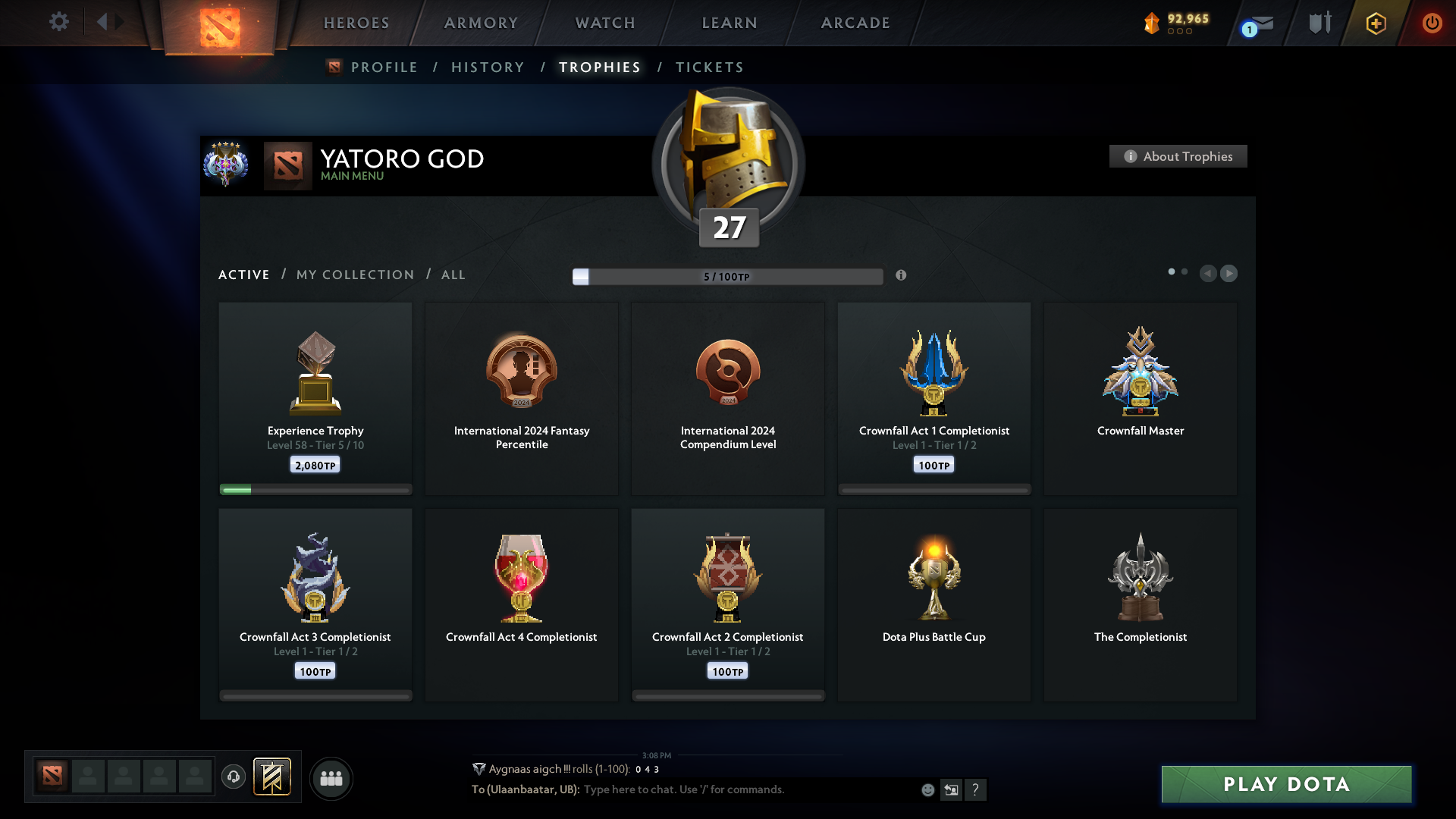Open the mail notification icon

point(1259,25)
